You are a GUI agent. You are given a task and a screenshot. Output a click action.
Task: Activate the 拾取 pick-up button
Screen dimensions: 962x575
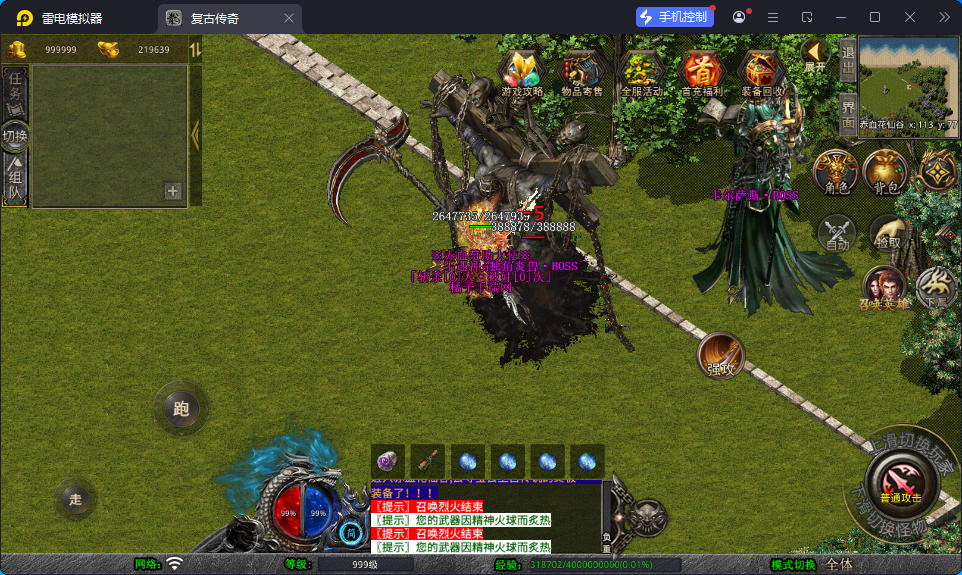[887, 234]
